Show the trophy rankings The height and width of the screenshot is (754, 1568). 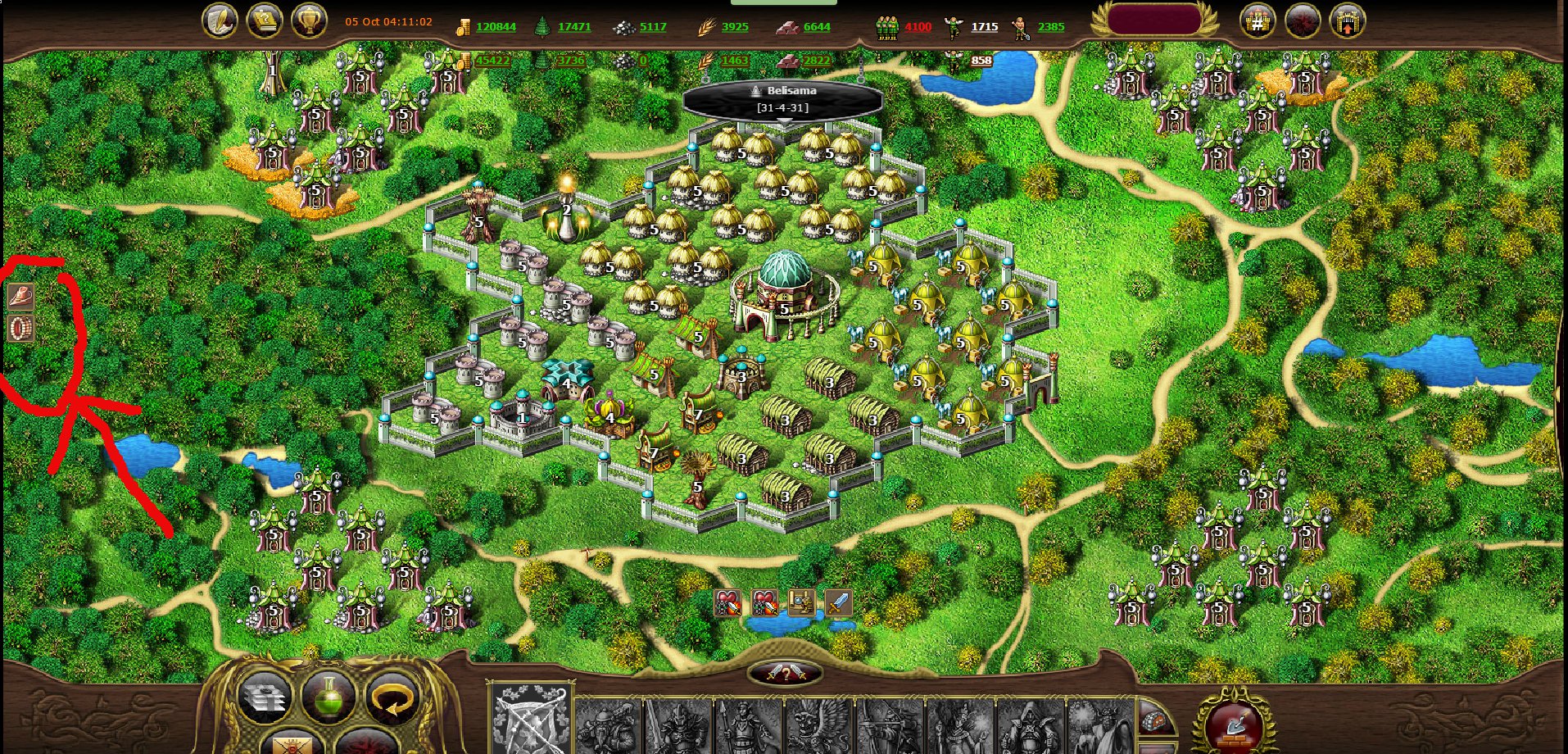point(309,20)
